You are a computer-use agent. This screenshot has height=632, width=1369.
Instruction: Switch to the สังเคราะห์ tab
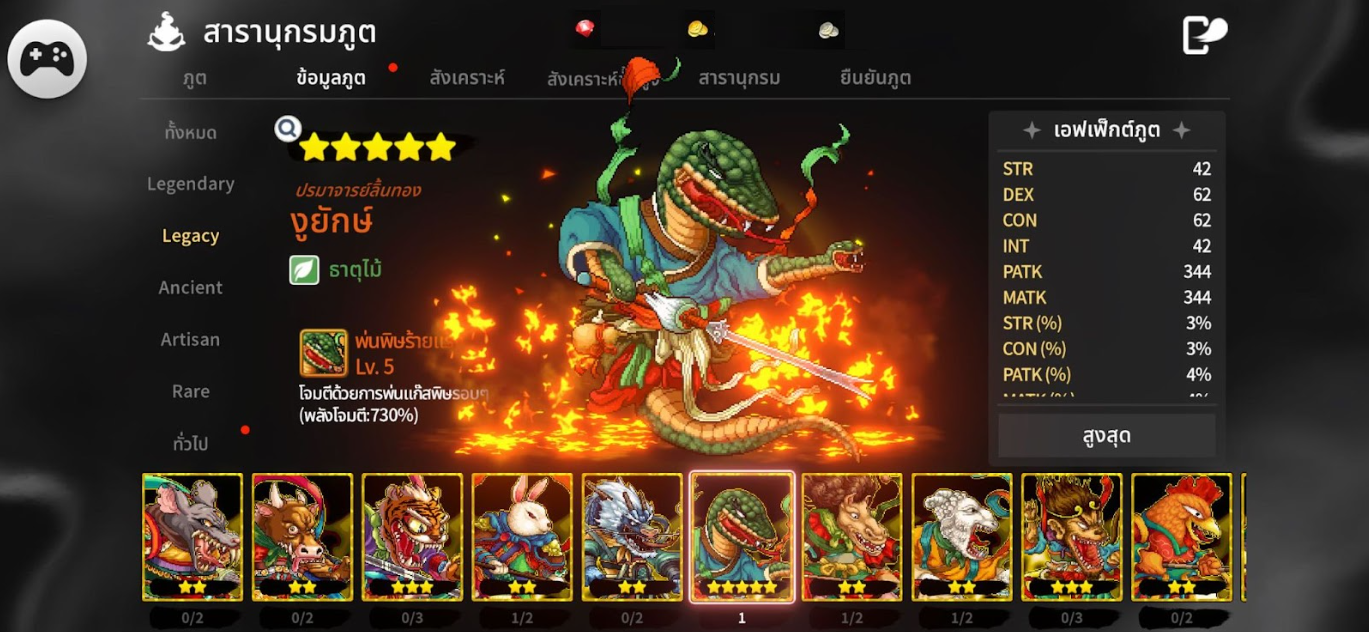467,78
